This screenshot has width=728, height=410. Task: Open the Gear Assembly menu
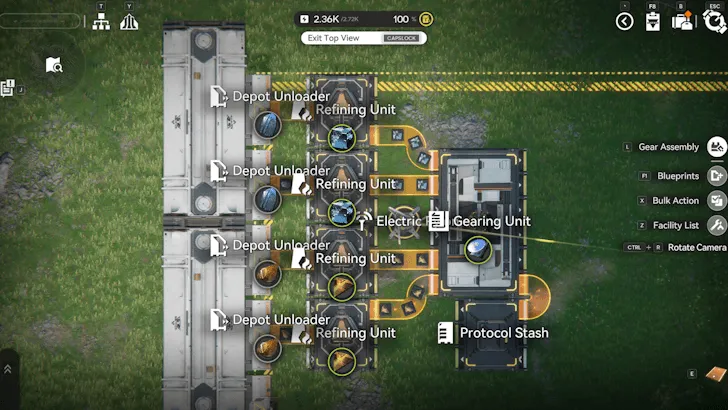tap(716, 147)
